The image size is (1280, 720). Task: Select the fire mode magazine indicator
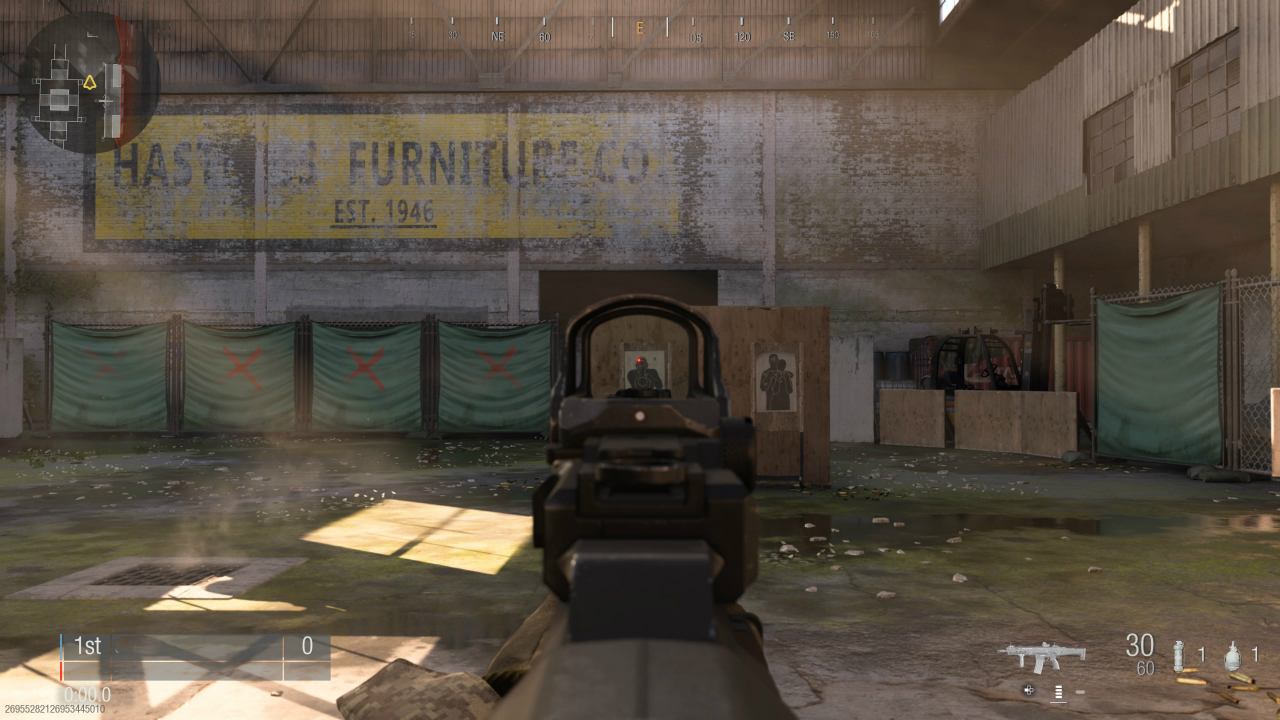(1058, 690)
